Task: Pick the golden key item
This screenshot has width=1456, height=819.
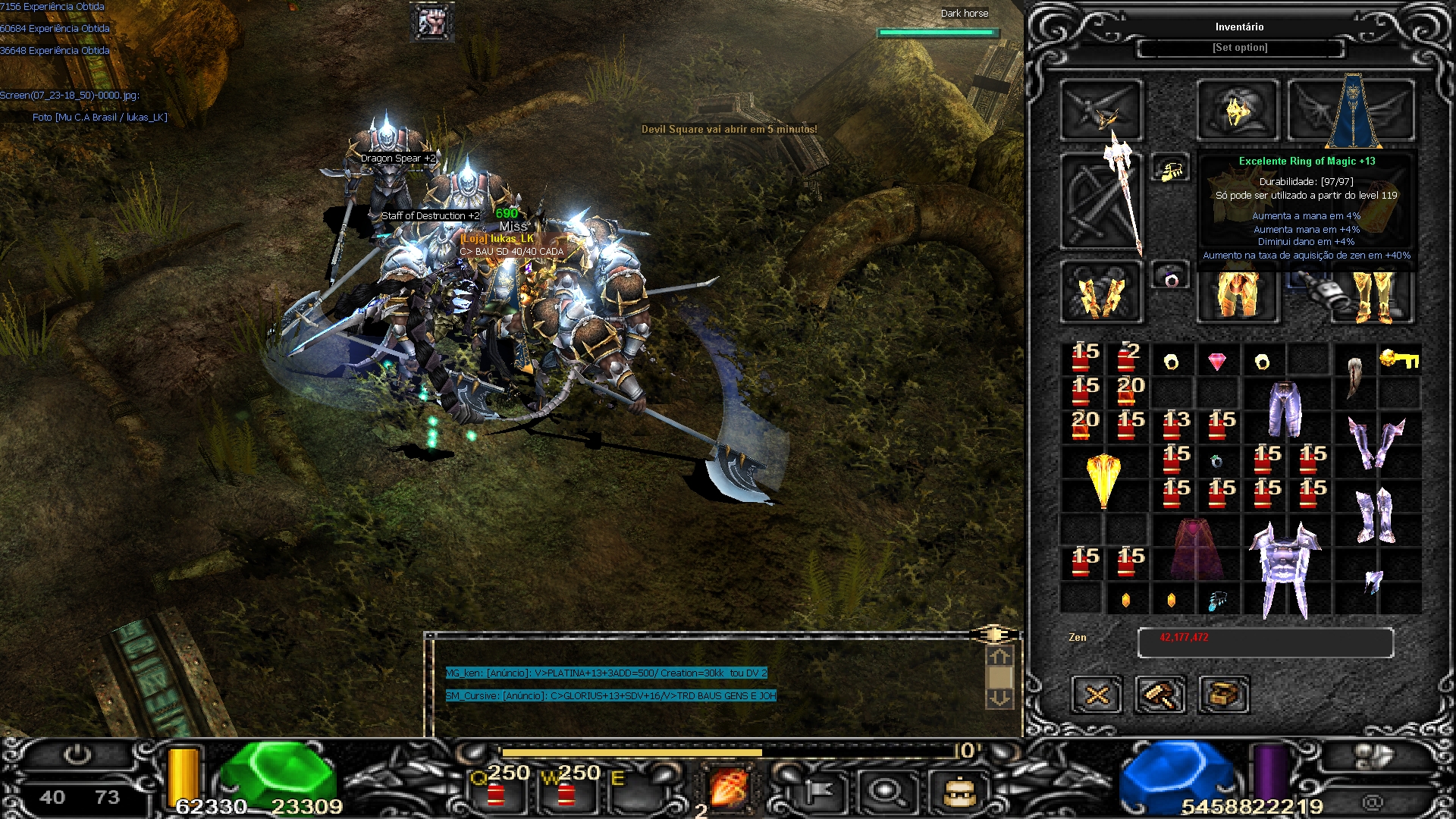Action: coord(1399,359)
